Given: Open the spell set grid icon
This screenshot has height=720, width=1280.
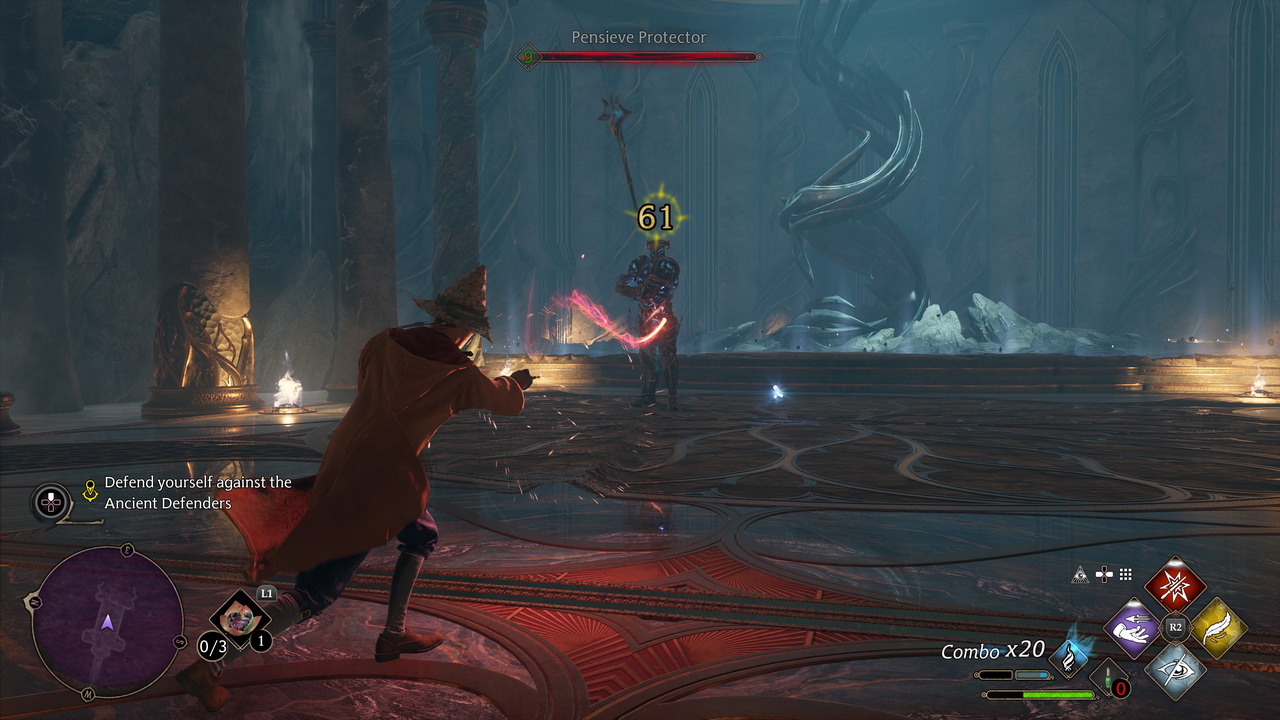Looking at the screenshot, I should [1126, 574].
